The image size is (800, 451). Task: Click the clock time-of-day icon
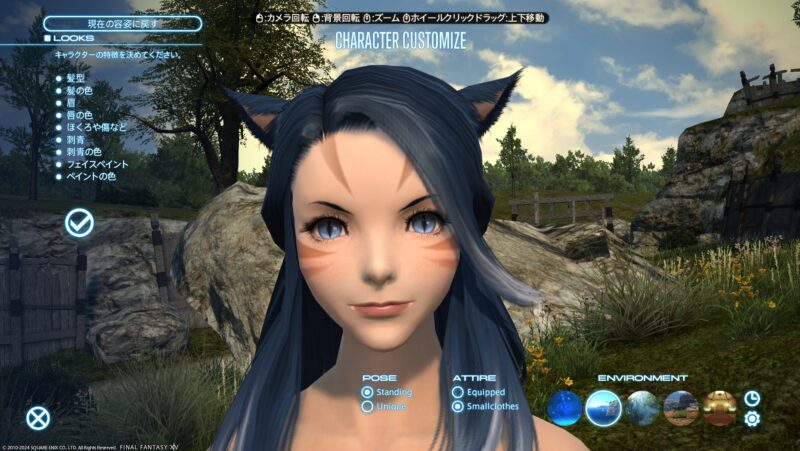[x=752, y=398]
